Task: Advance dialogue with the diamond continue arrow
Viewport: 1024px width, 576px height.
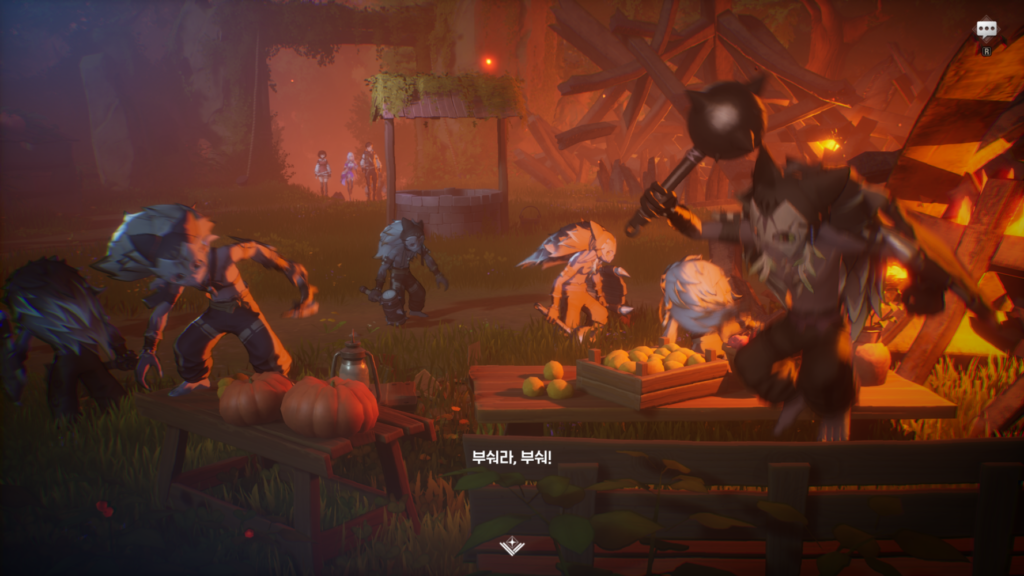Action: click(x=512, y=545)
